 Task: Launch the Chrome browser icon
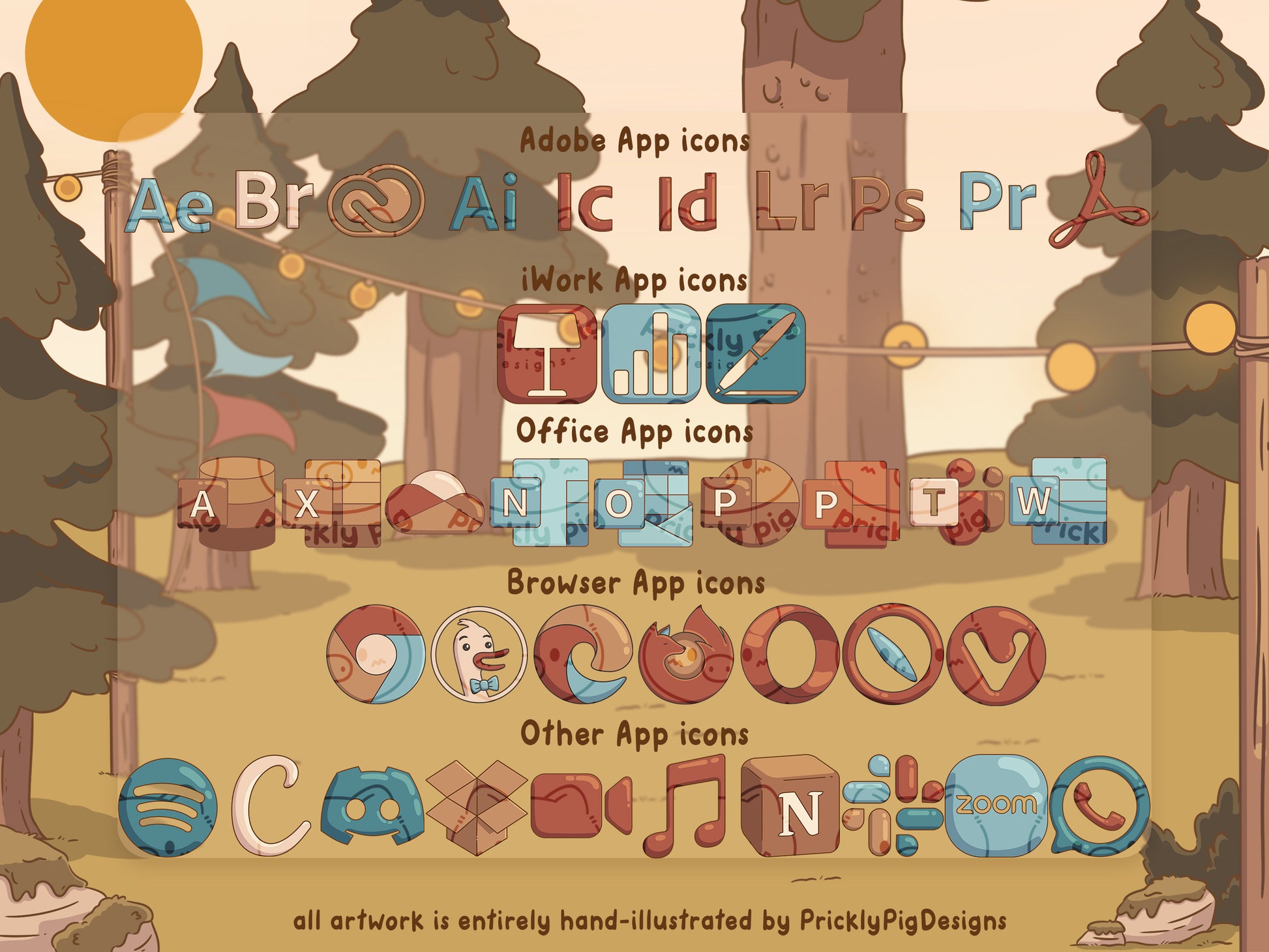(x=376, y=655)
